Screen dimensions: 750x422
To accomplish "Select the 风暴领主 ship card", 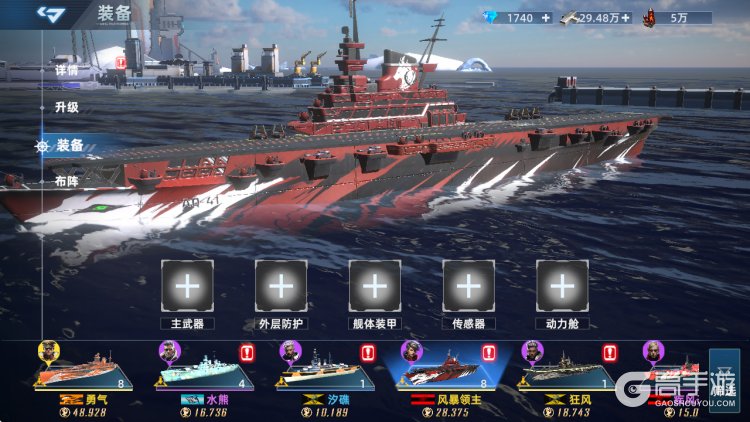I will click(x=446, y=373).
